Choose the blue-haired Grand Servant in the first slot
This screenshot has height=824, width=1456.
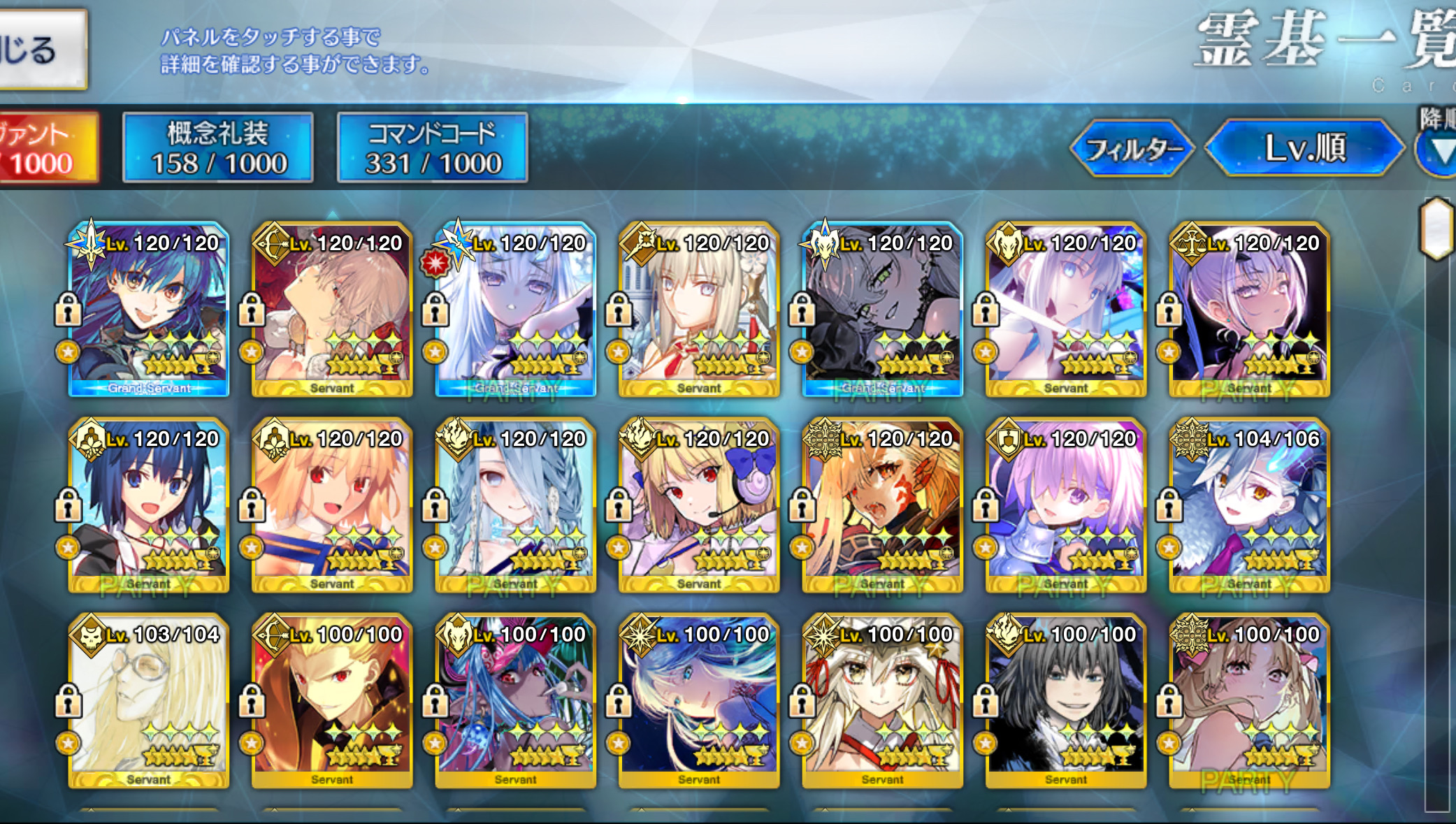[x=148, y=309]
